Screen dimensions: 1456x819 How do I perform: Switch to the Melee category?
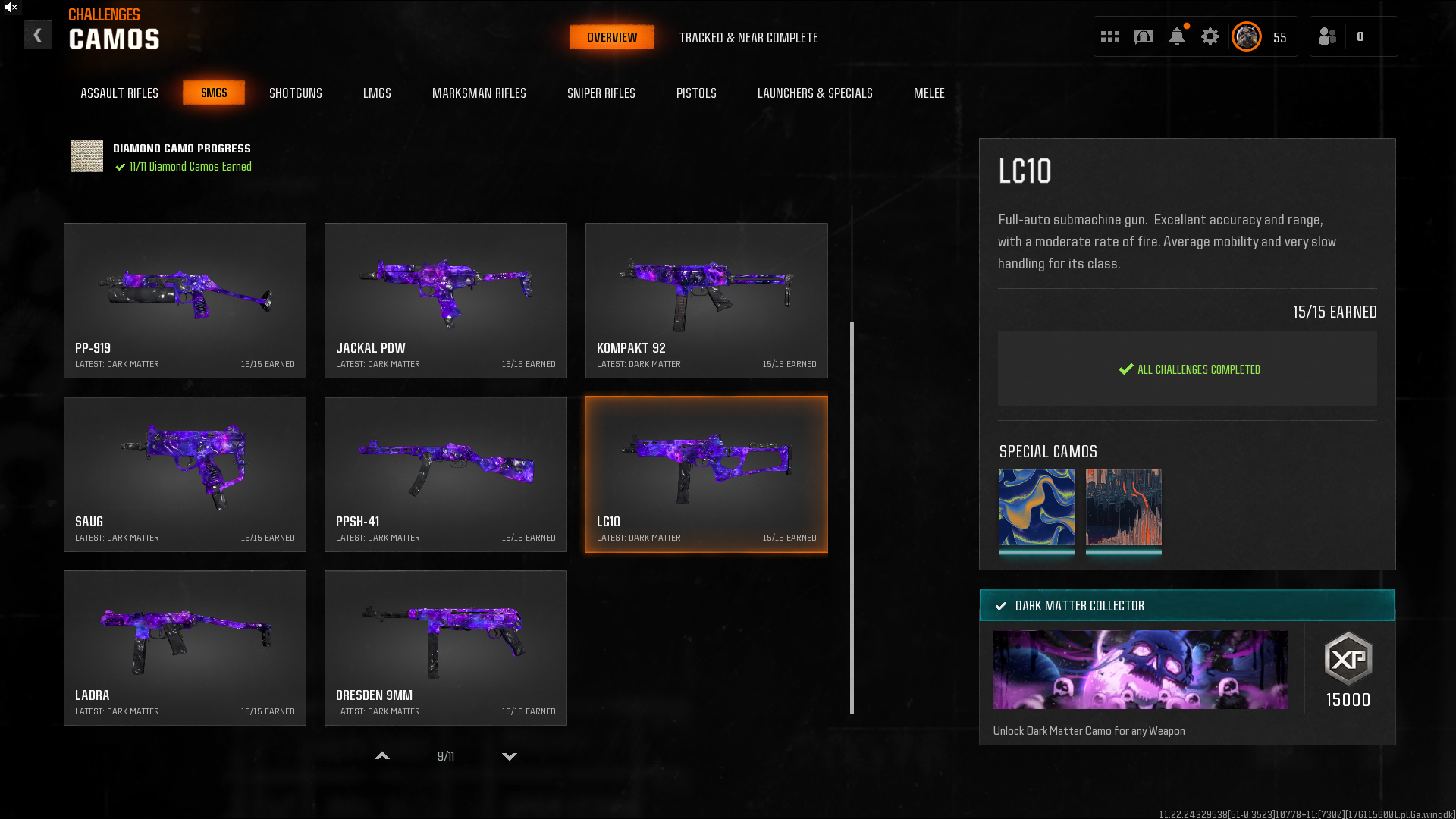(928, 93)
